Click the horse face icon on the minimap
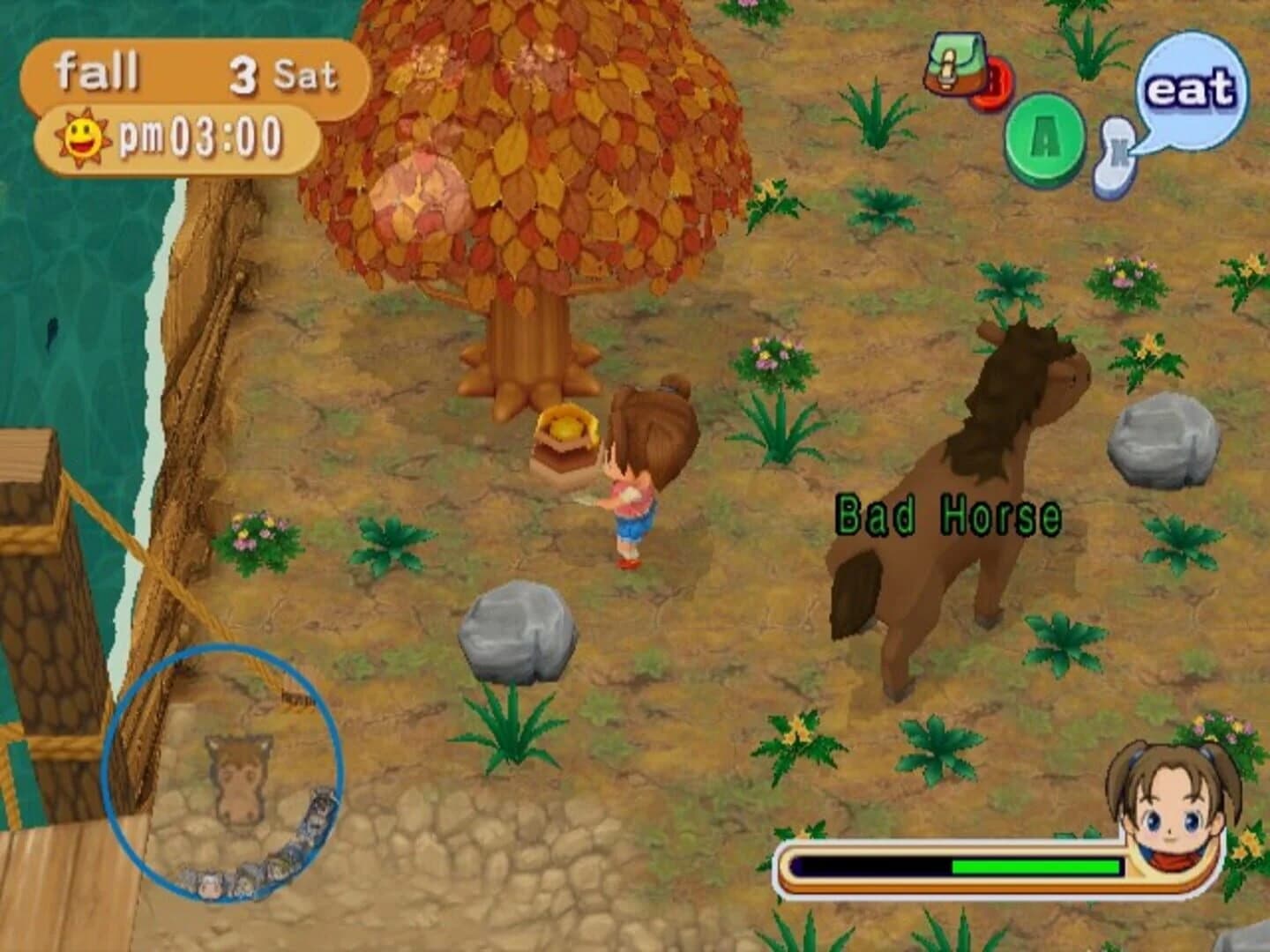The height and width of the screenshot is (952, 1270). 240,775
